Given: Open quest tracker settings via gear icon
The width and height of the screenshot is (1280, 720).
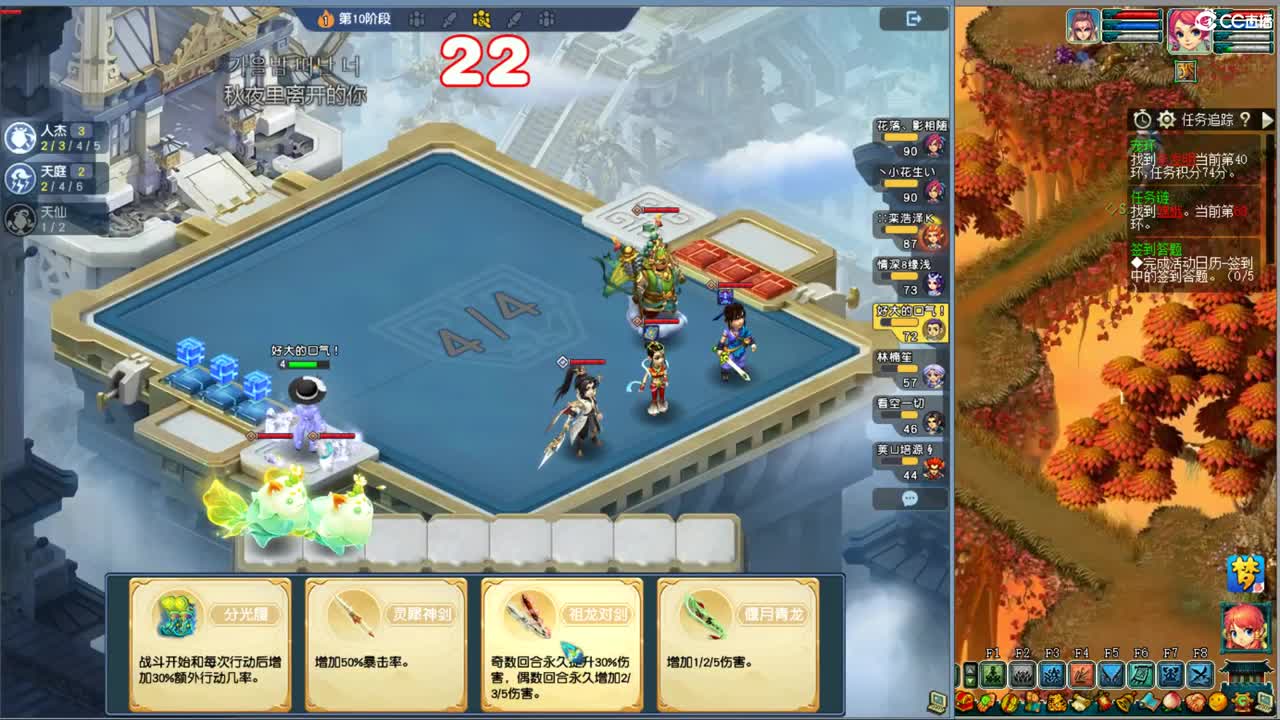Looking at the screenshot, I should point(1165,121).
